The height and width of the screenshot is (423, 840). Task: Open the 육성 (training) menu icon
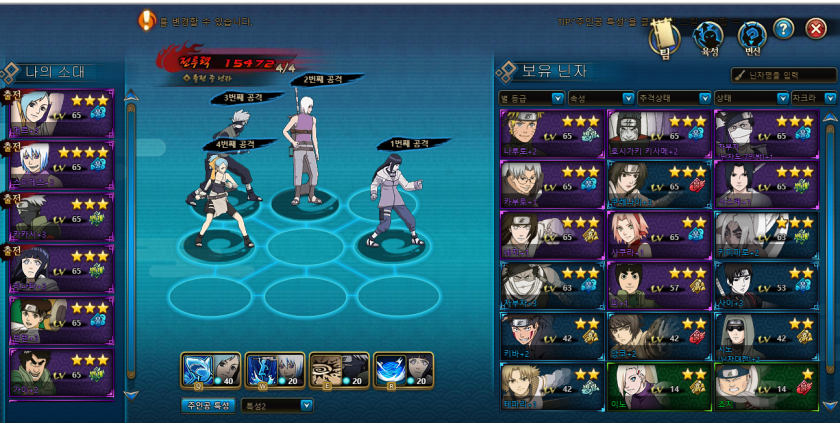point(709,37)
